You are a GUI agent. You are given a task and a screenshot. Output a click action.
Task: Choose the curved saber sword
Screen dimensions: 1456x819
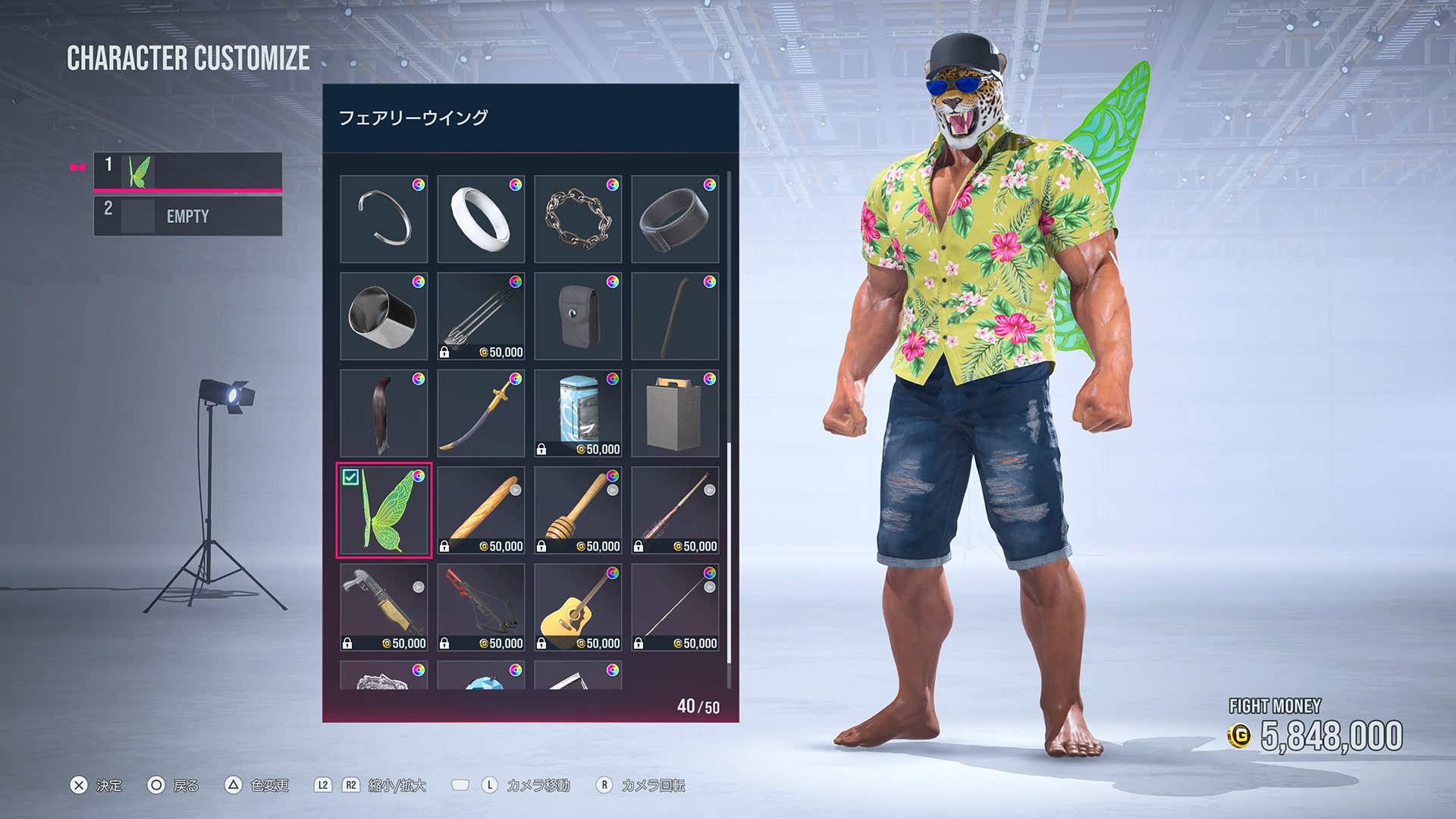point(481,413)
